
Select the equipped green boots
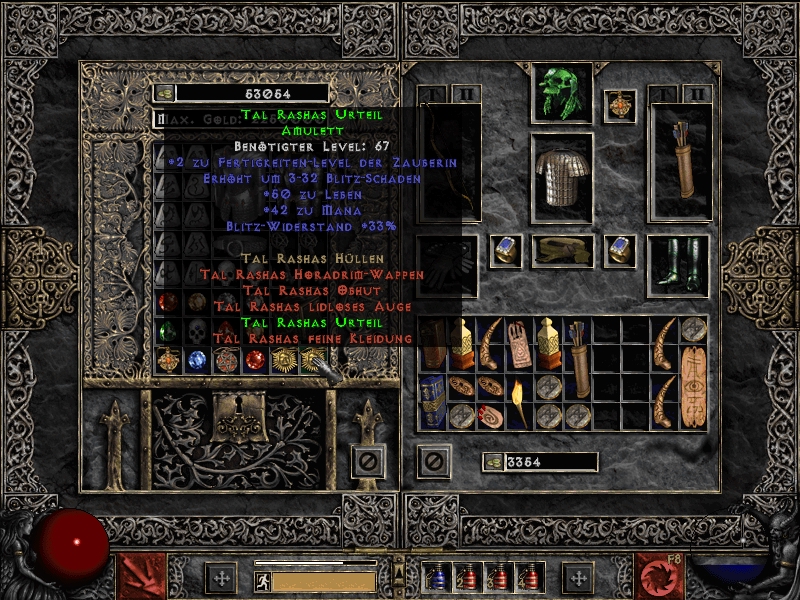tap(677, 264)
